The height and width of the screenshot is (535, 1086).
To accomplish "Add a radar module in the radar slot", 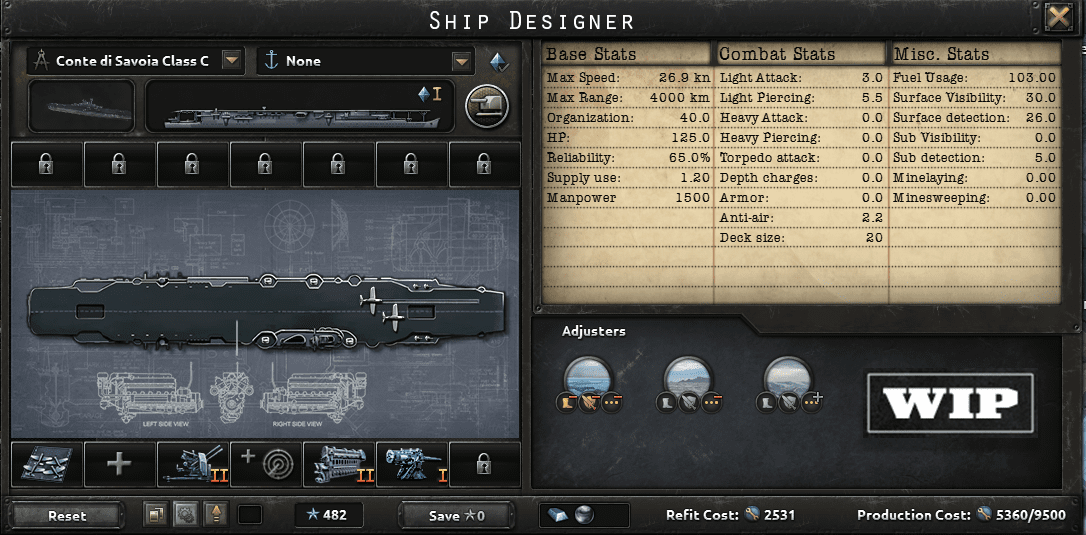I will 266,464.
